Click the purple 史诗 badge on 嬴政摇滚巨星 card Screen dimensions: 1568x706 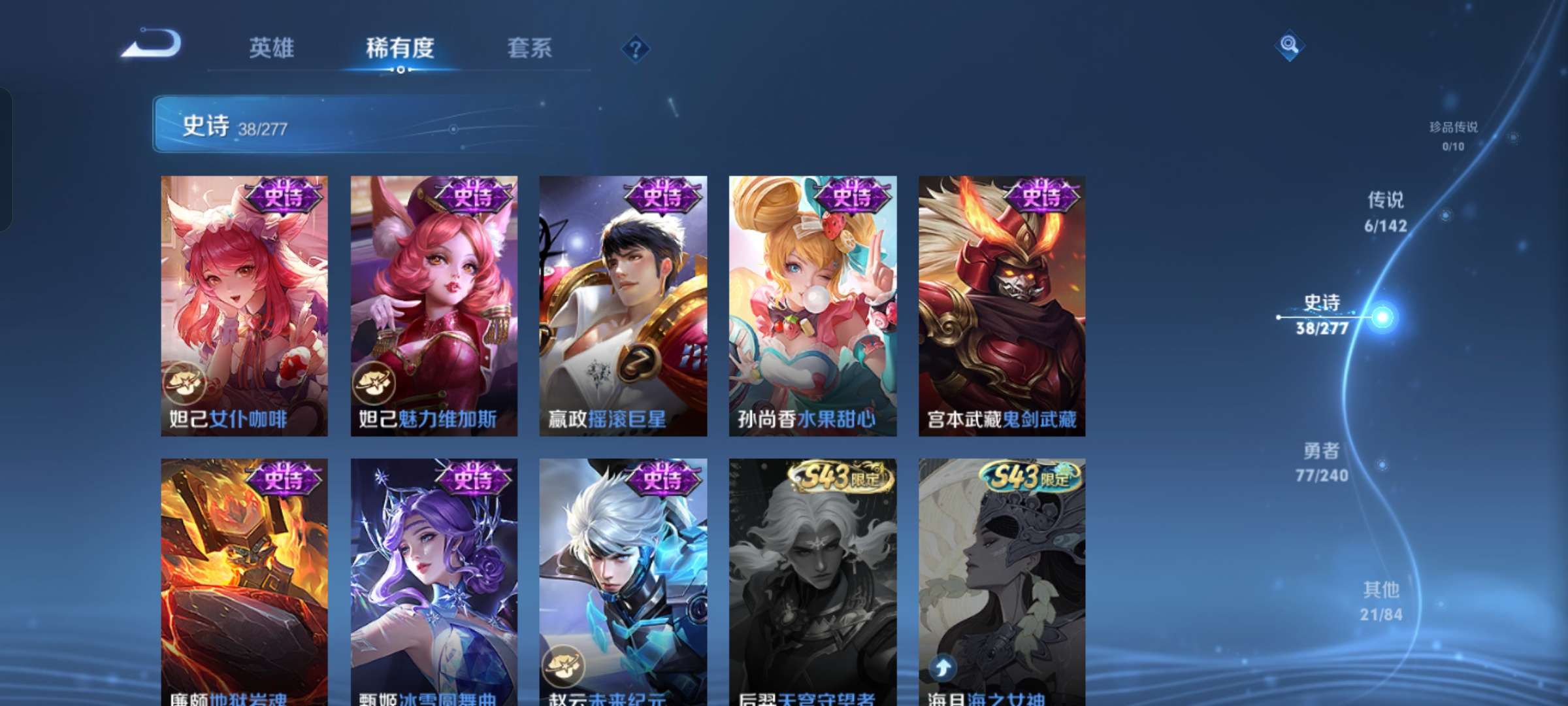coord(662,196)
